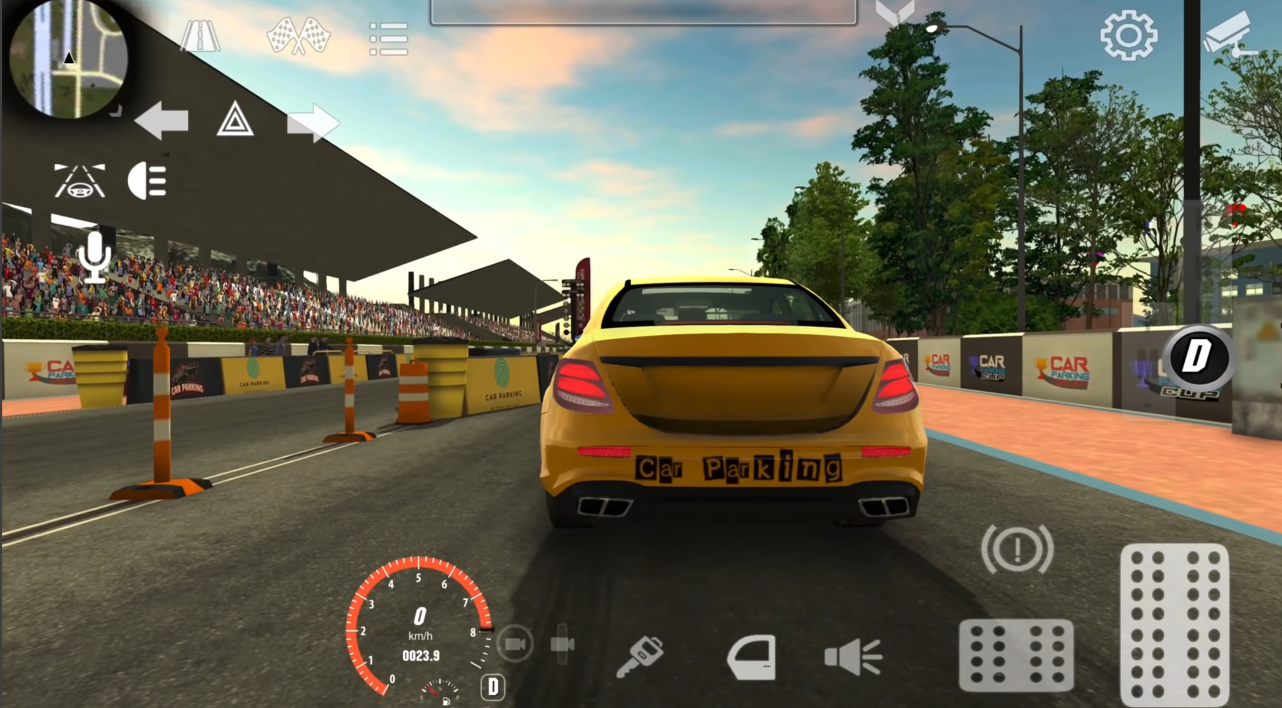
Task: Open the settings gear
Action: click(x=1128, y=36)
